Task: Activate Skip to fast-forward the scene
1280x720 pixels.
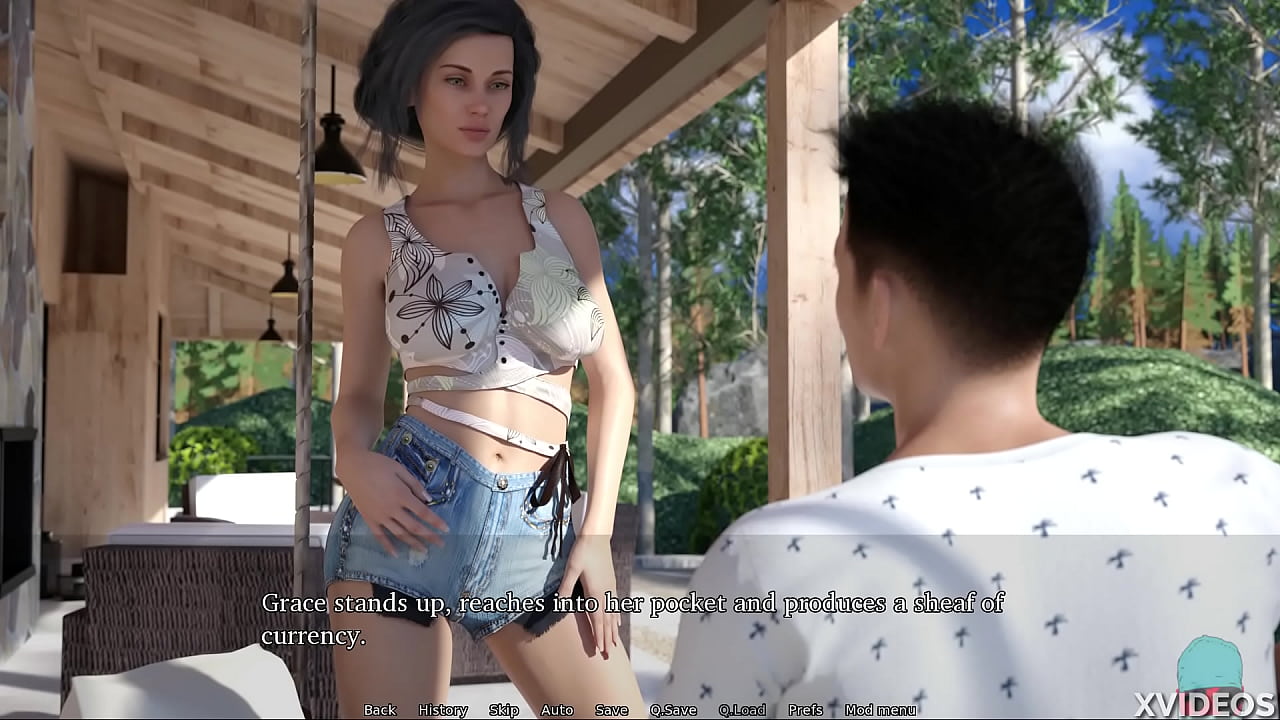Action: coord(504,710)
